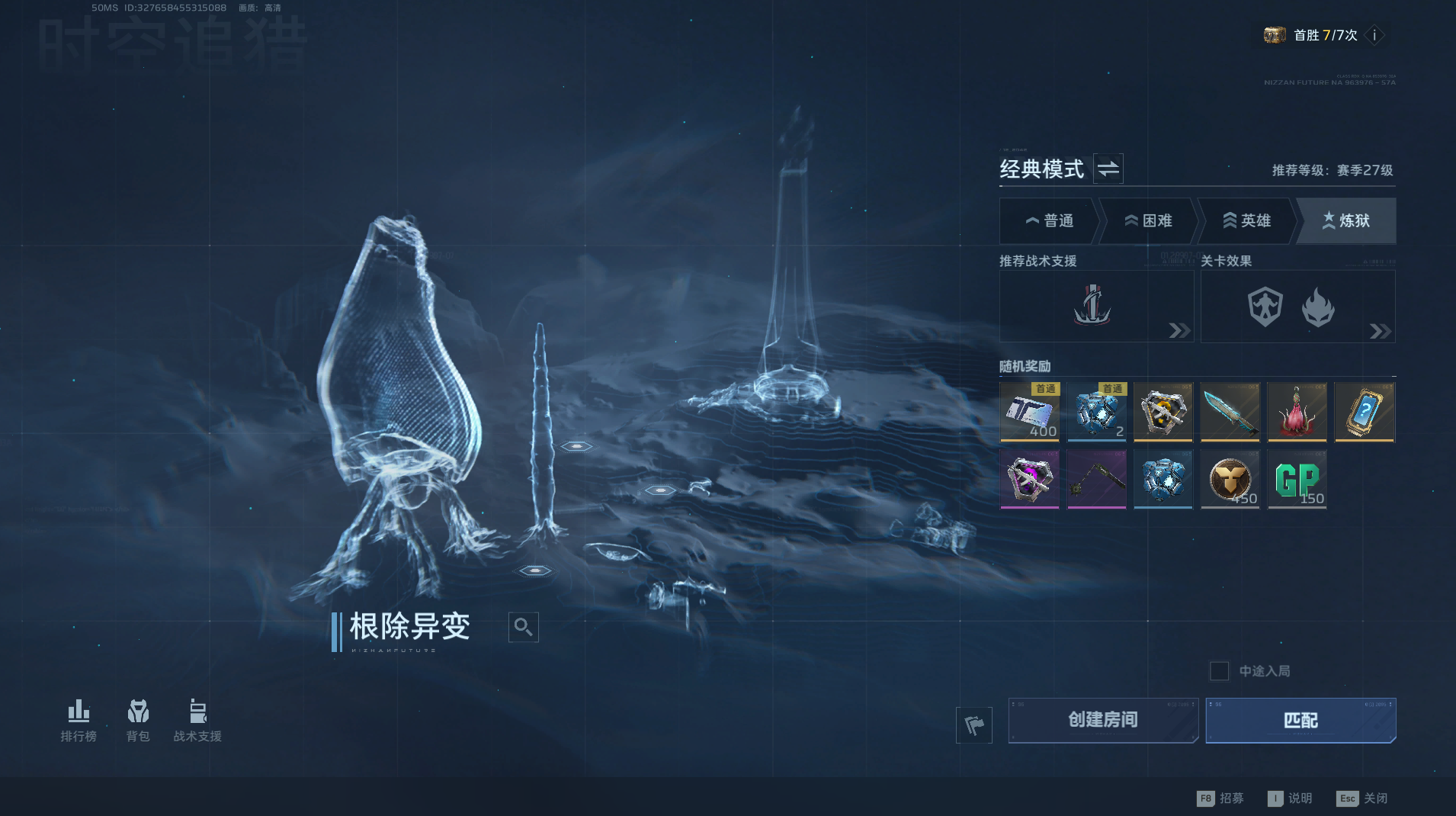The height and width of the screenshot is (816, 1456).
Task: Open the first-win info tooltip circle
Action: [x=1374, y=35]
